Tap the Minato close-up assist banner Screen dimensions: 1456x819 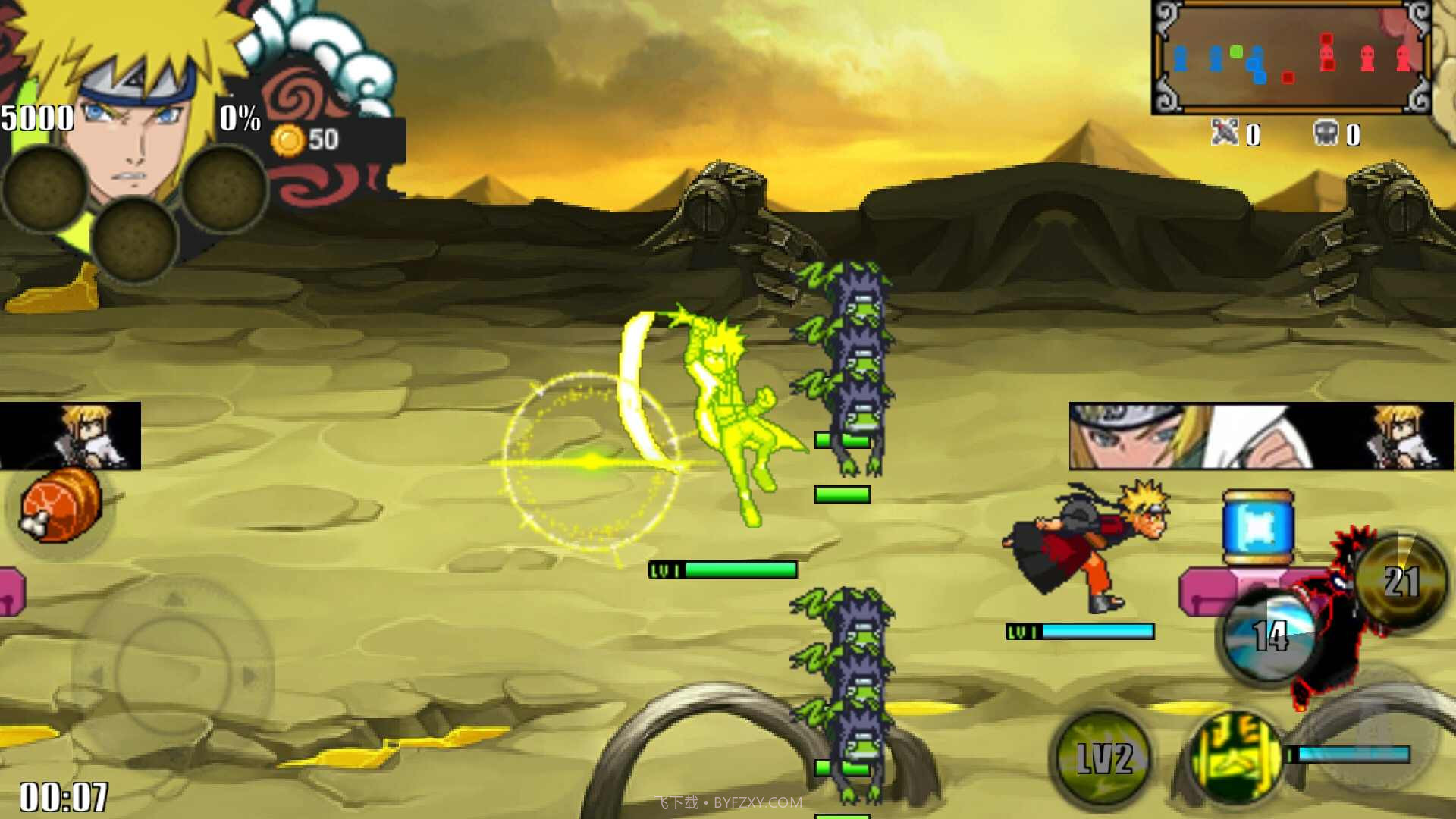click(1260, 436)
